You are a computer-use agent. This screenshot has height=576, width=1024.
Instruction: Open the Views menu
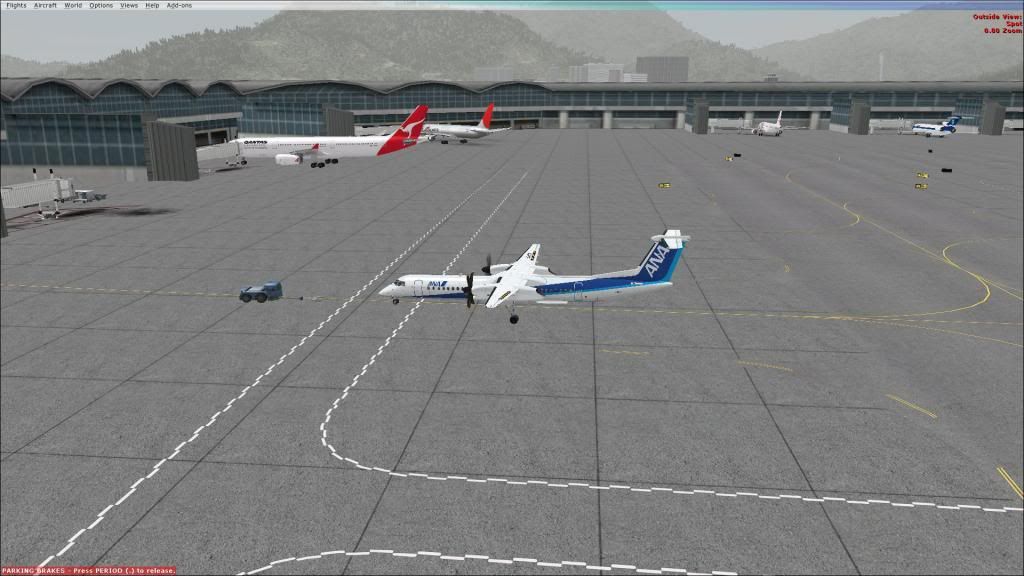(129, 5)
